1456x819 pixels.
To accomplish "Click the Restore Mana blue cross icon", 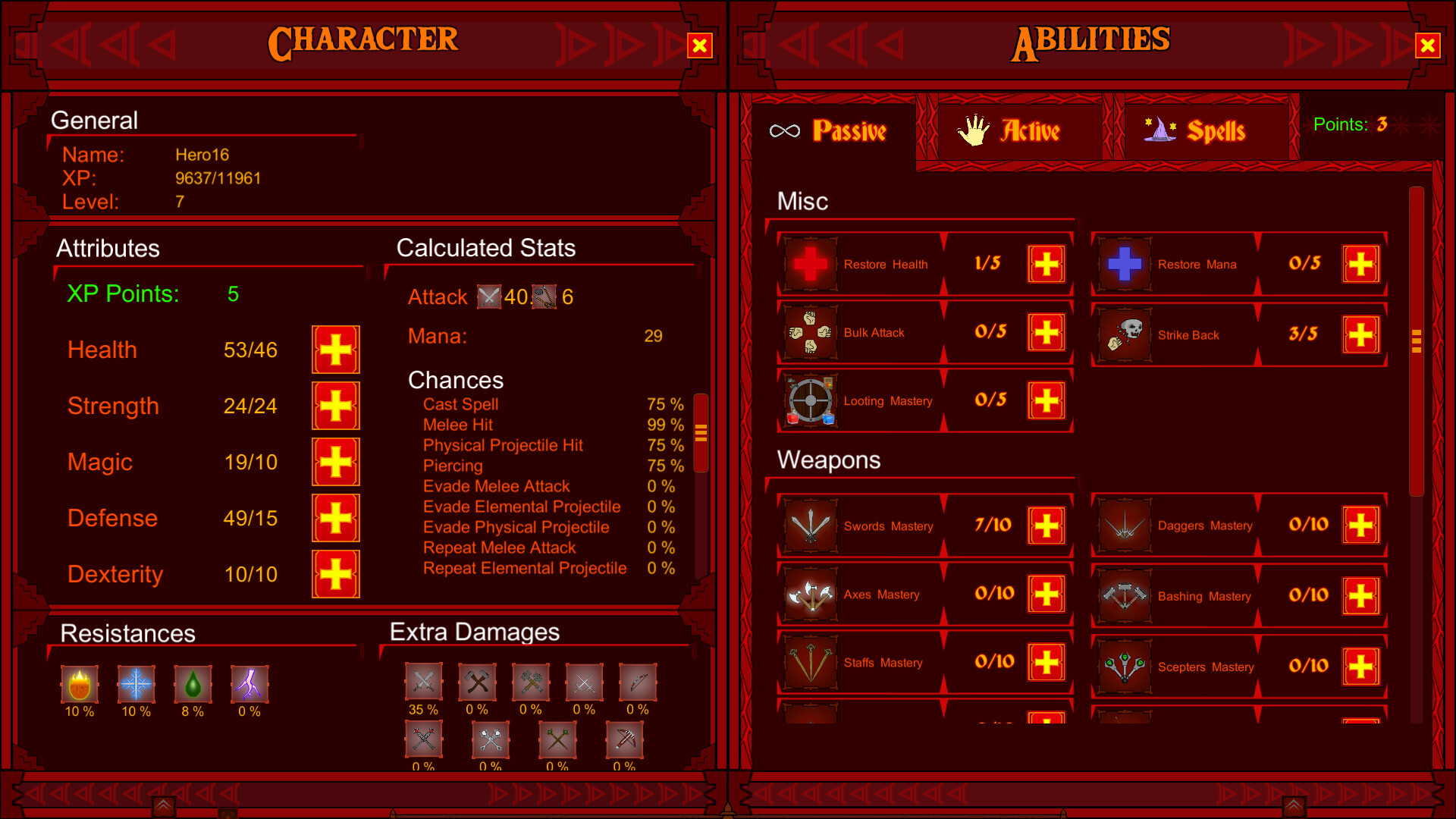I will 1125,264.
